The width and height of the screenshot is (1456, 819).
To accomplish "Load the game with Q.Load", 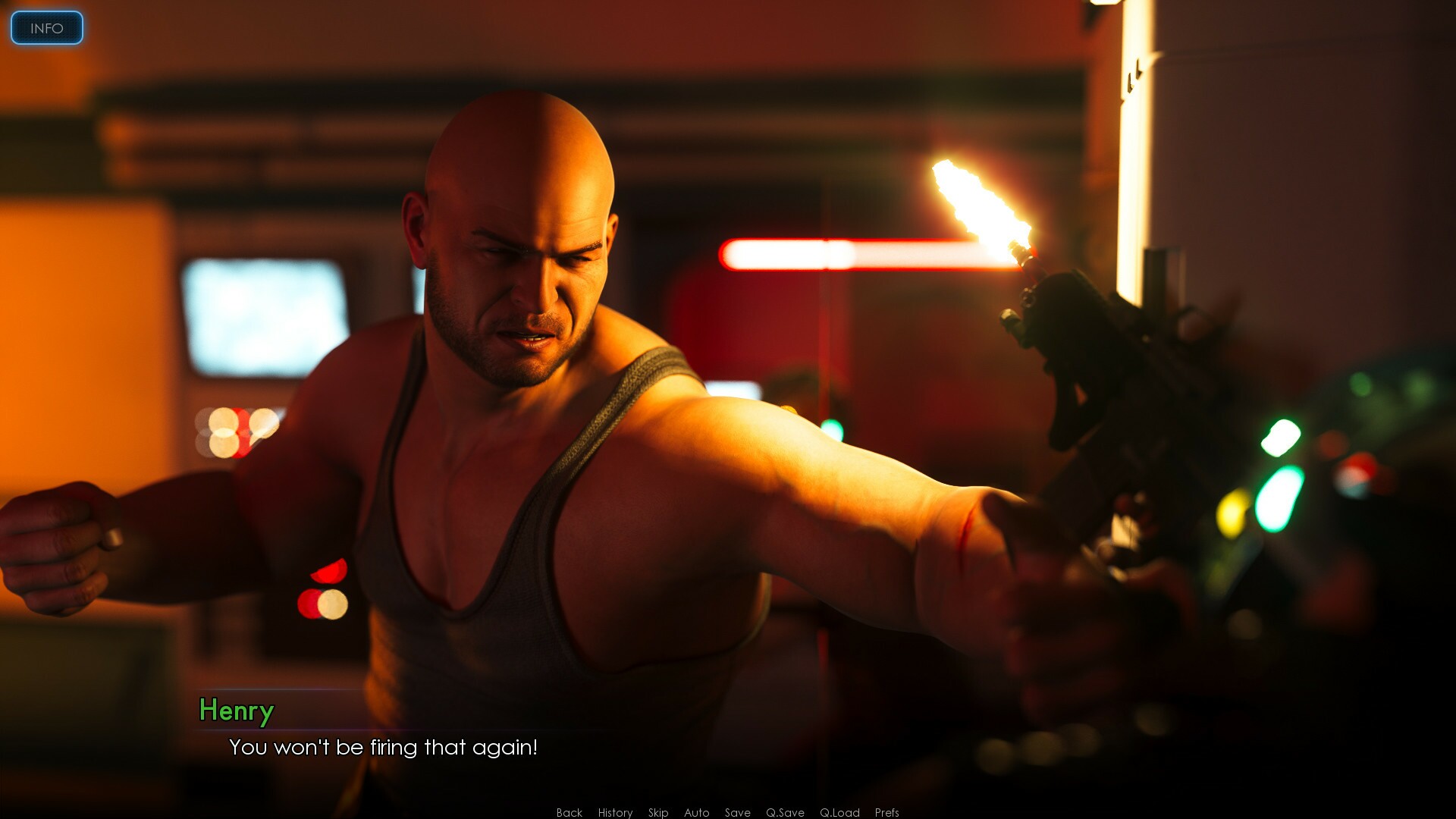I will pyautogui.click(x=839, y=812).
